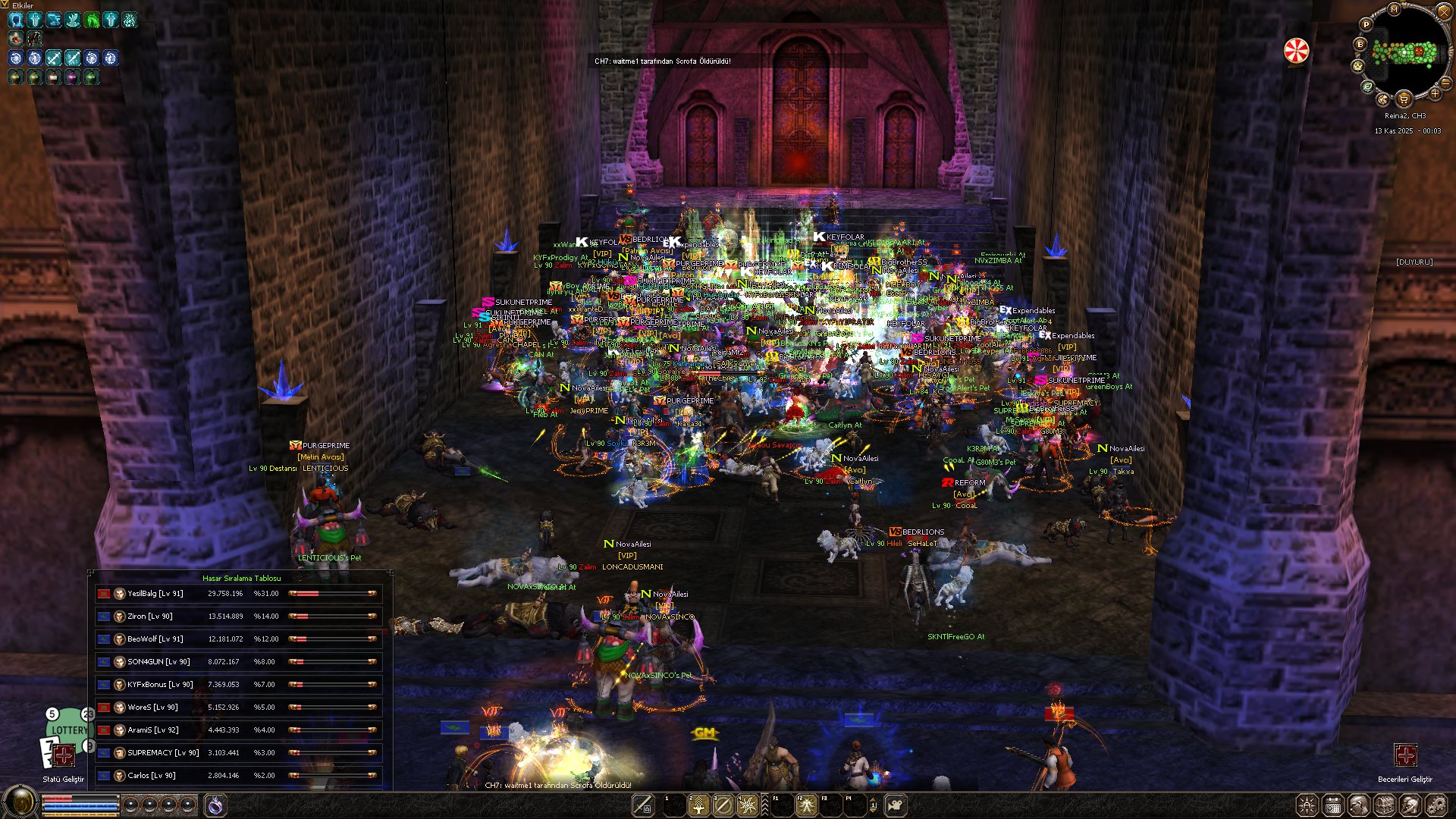The width and height of the screenshot is (1456, 819).
Task: Open the Lottery event icon
Action: click(69, 730)
